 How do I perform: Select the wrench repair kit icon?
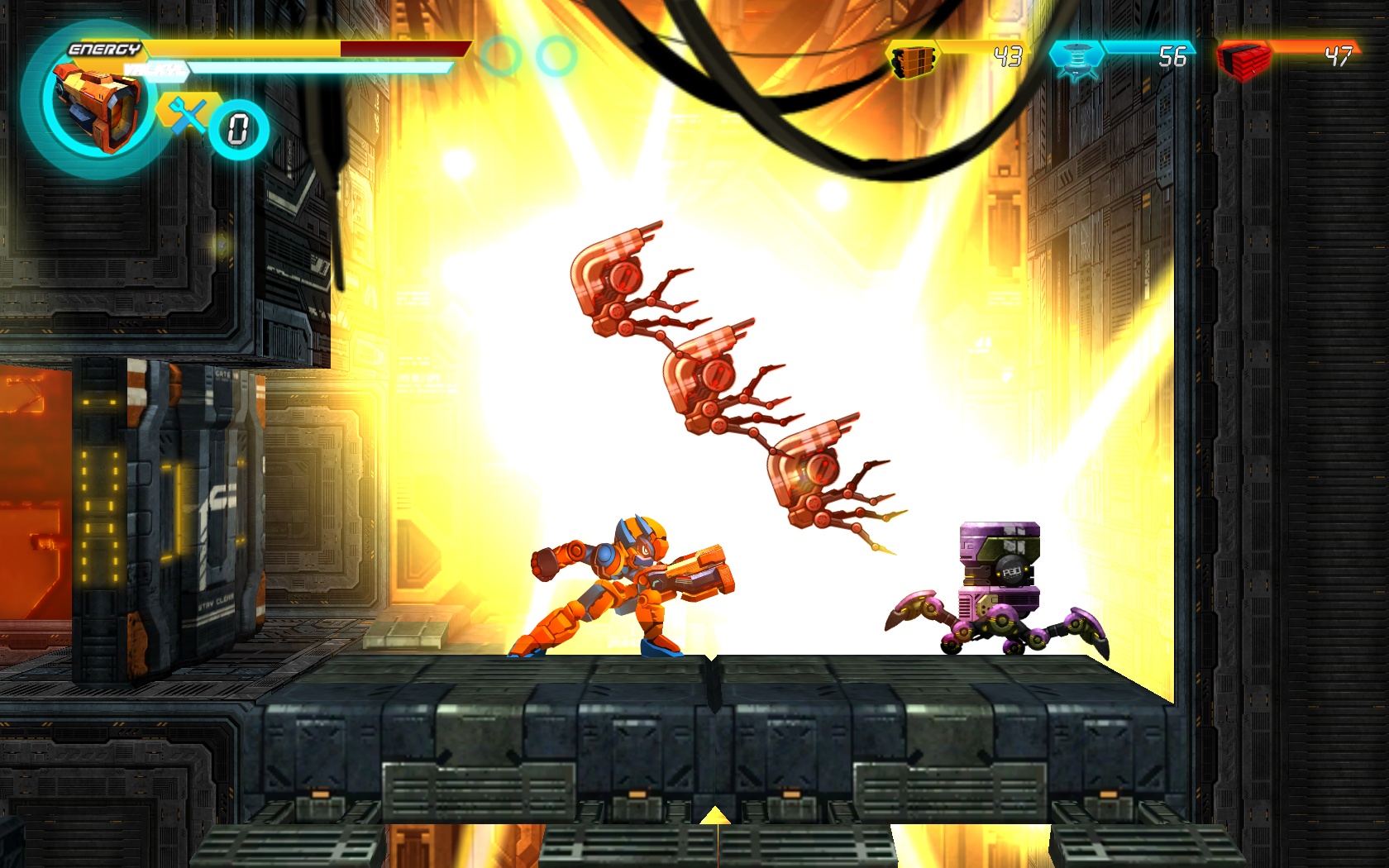click(187, 115)
